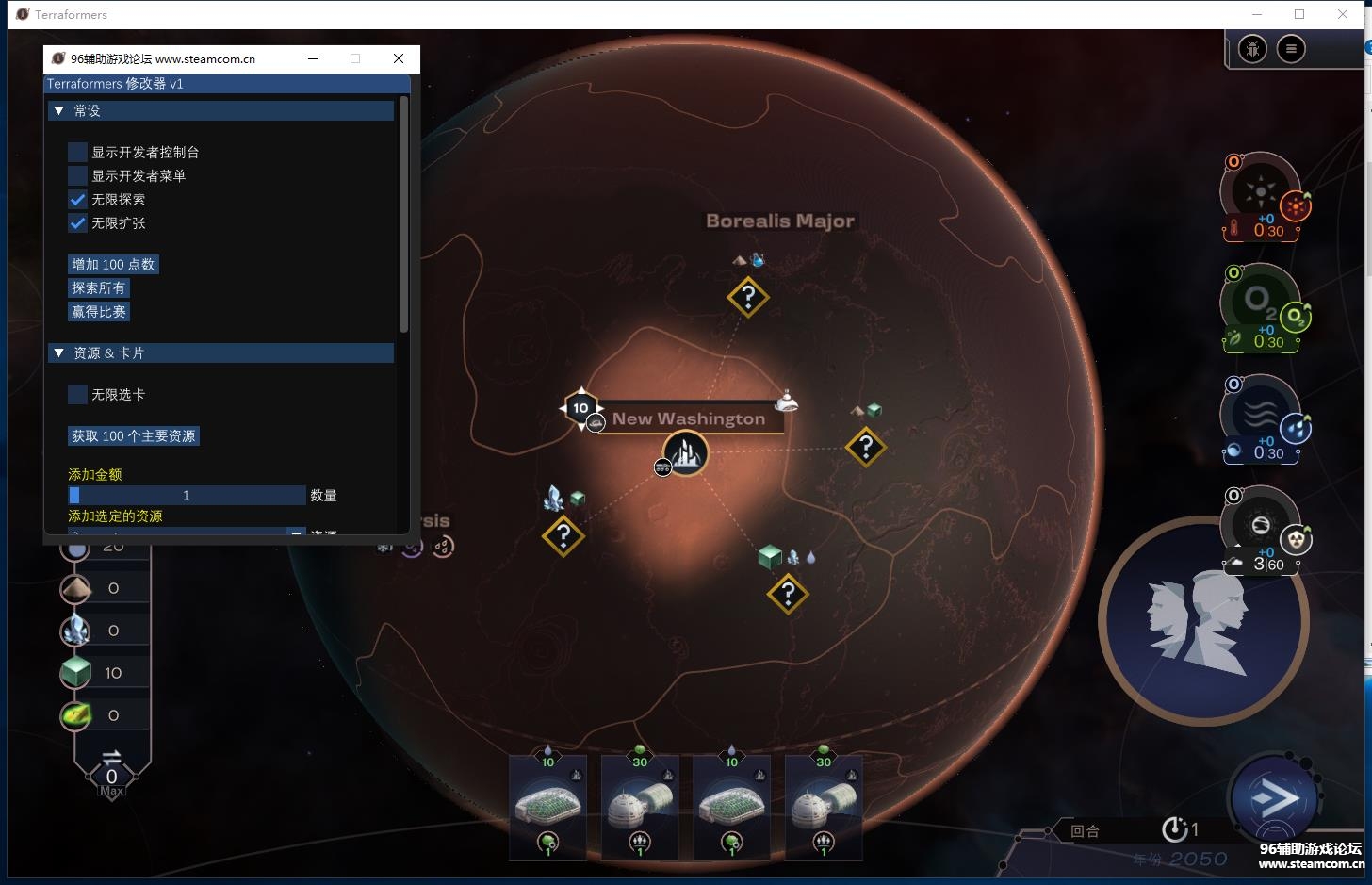Collapse the 资源 & 卡片 section

click(221, 352)
